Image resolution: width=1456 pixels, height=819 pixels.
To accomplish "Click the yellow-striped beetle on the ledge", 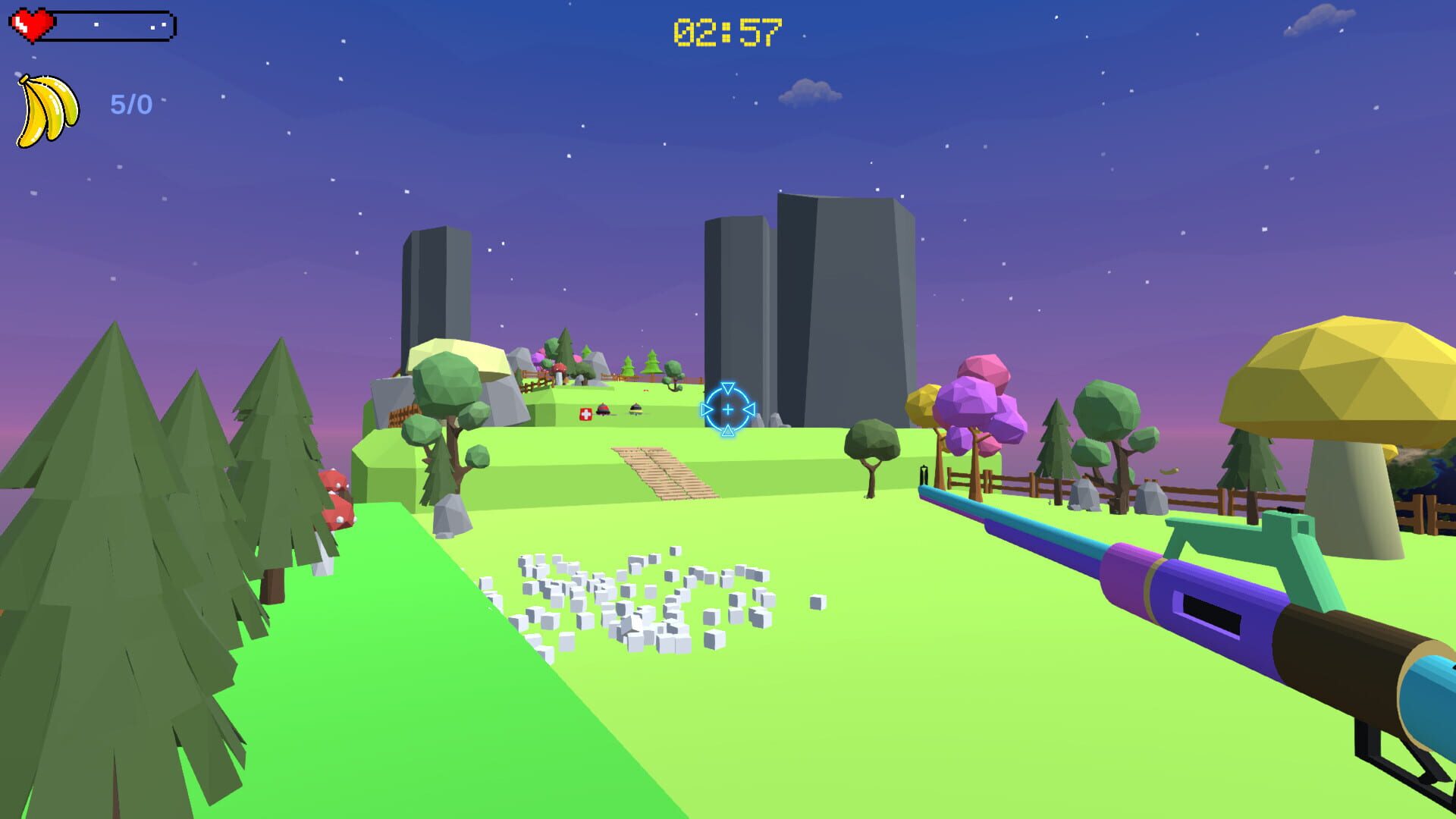I will [x=635, y=409].
